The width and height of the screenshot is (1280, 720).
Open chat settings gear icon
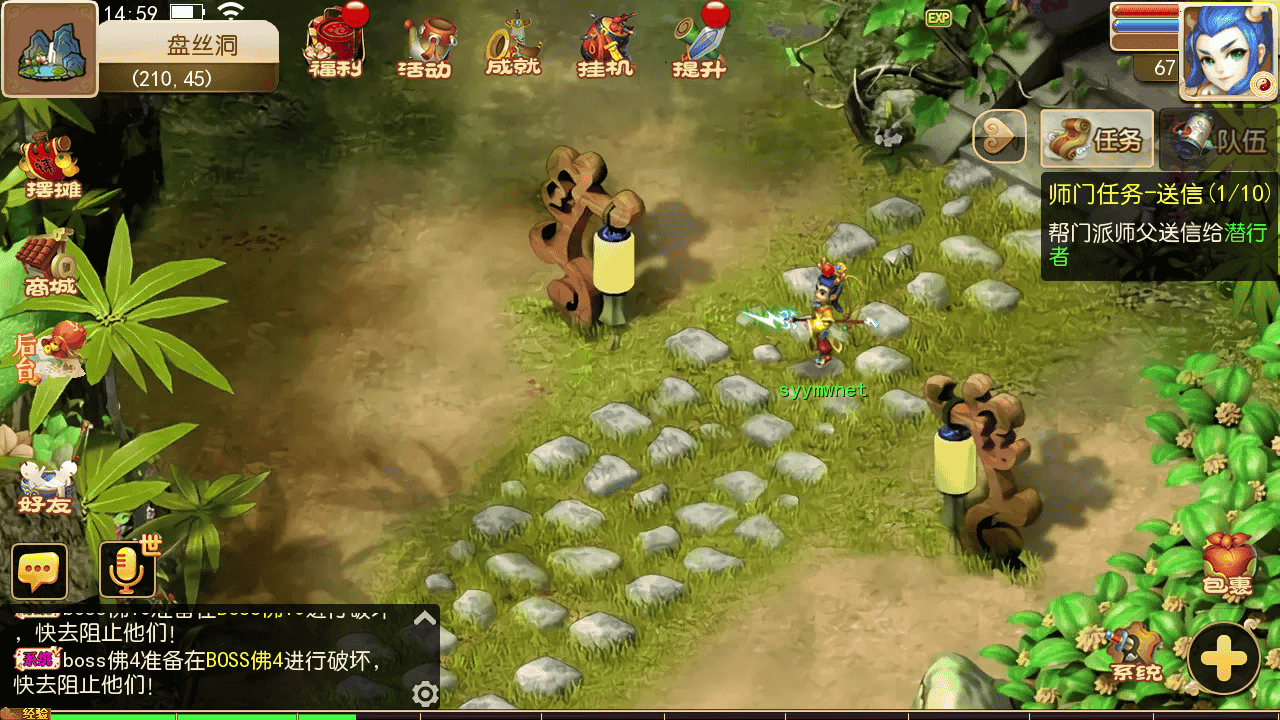tap(425, 693)
